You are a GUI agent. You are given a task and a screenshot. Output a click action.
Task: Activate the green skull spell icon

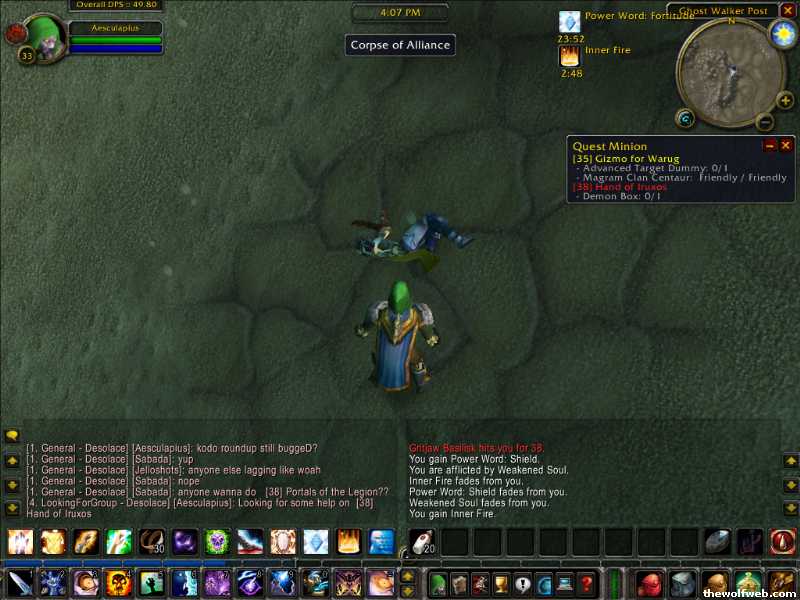coord(217,542)
